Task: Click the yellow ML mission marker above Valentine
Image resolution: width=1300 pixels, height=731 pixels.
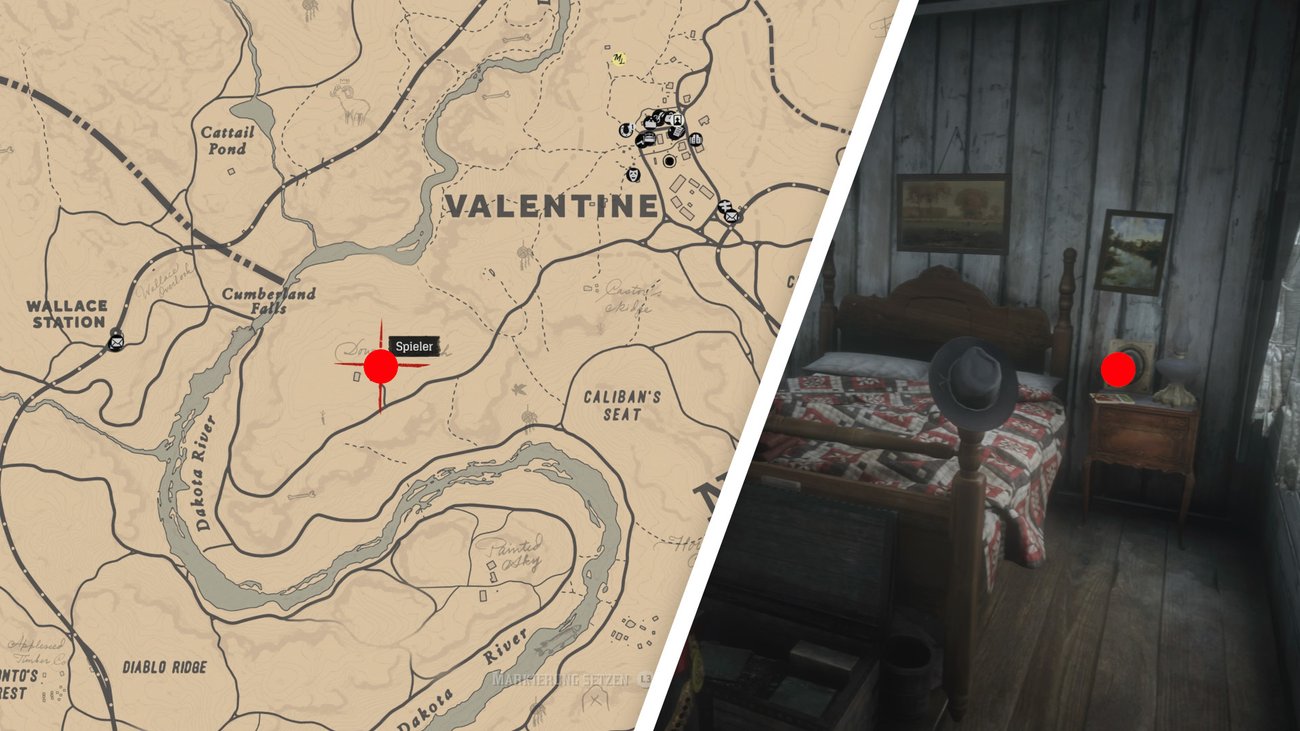Action: pyautogui.click(x=617, y=57)
